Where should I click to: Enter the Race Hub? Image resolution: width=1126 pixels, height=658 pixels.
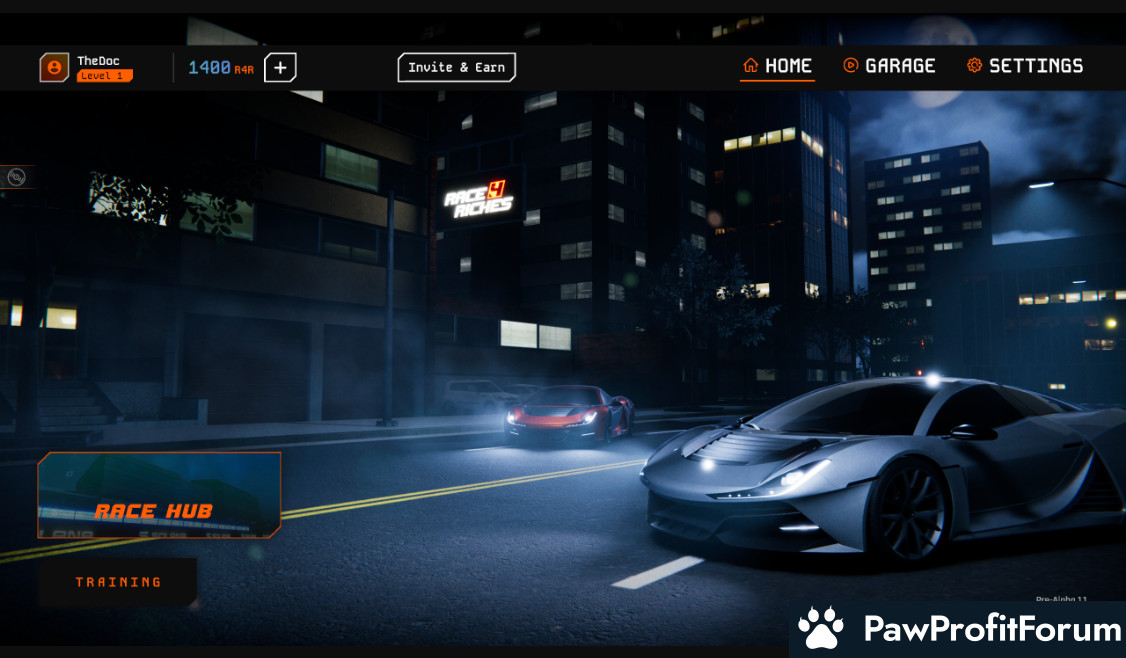coord(159,495)
